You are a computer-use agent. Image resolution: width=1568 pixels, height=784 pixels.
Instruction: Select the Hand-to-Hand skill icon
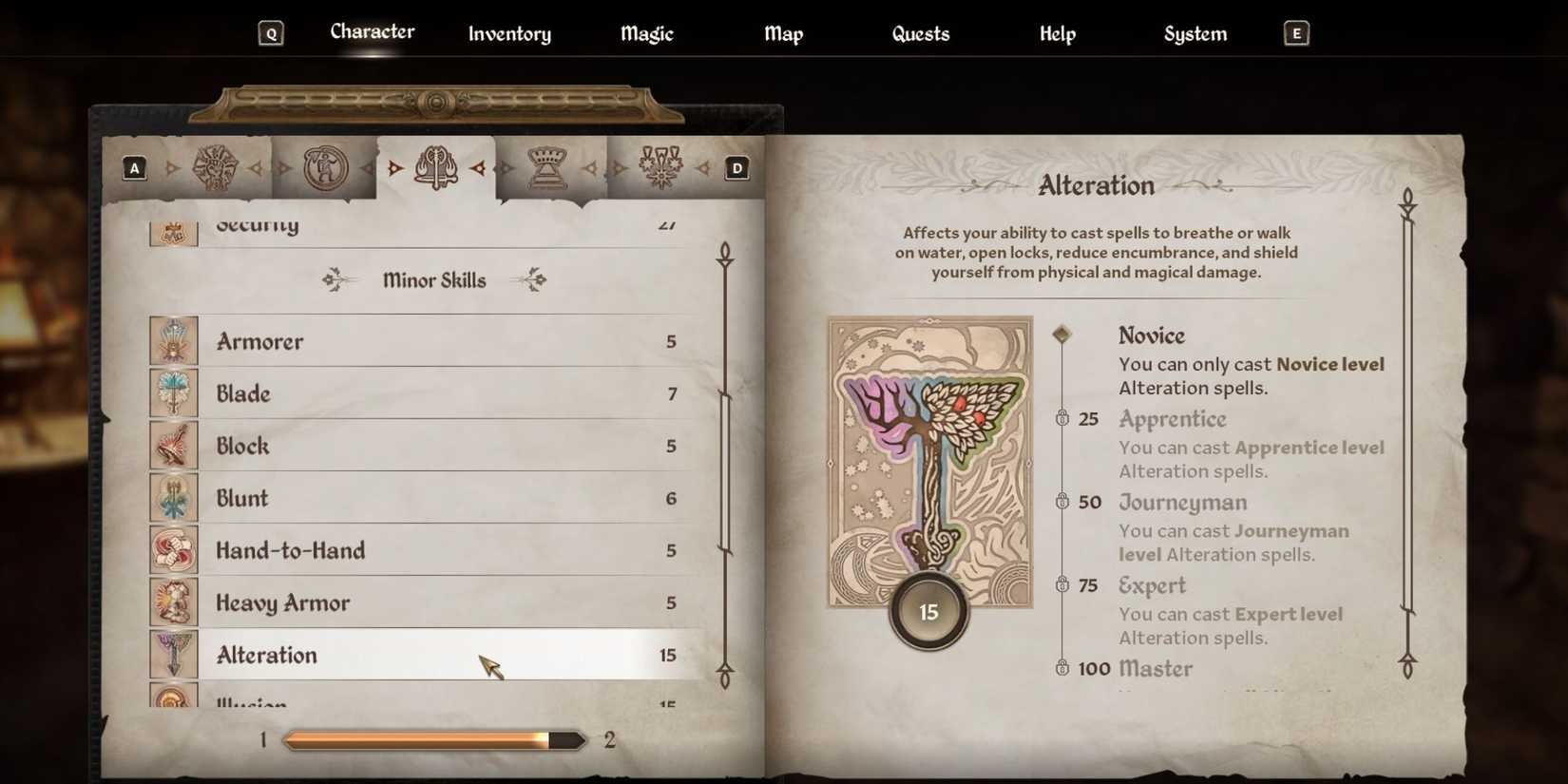click(x=174, y=550)
